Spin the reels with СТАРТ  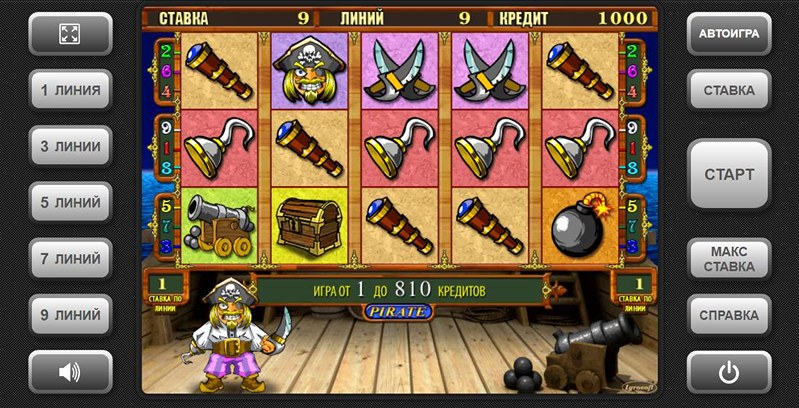tap(729, 174)
